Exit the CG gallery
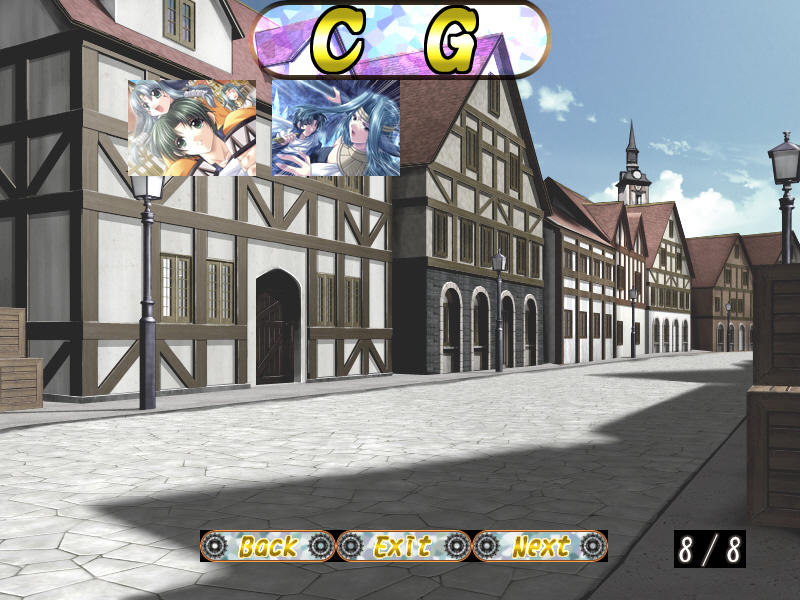Screen dimensions: 800x600 (403, 546)
